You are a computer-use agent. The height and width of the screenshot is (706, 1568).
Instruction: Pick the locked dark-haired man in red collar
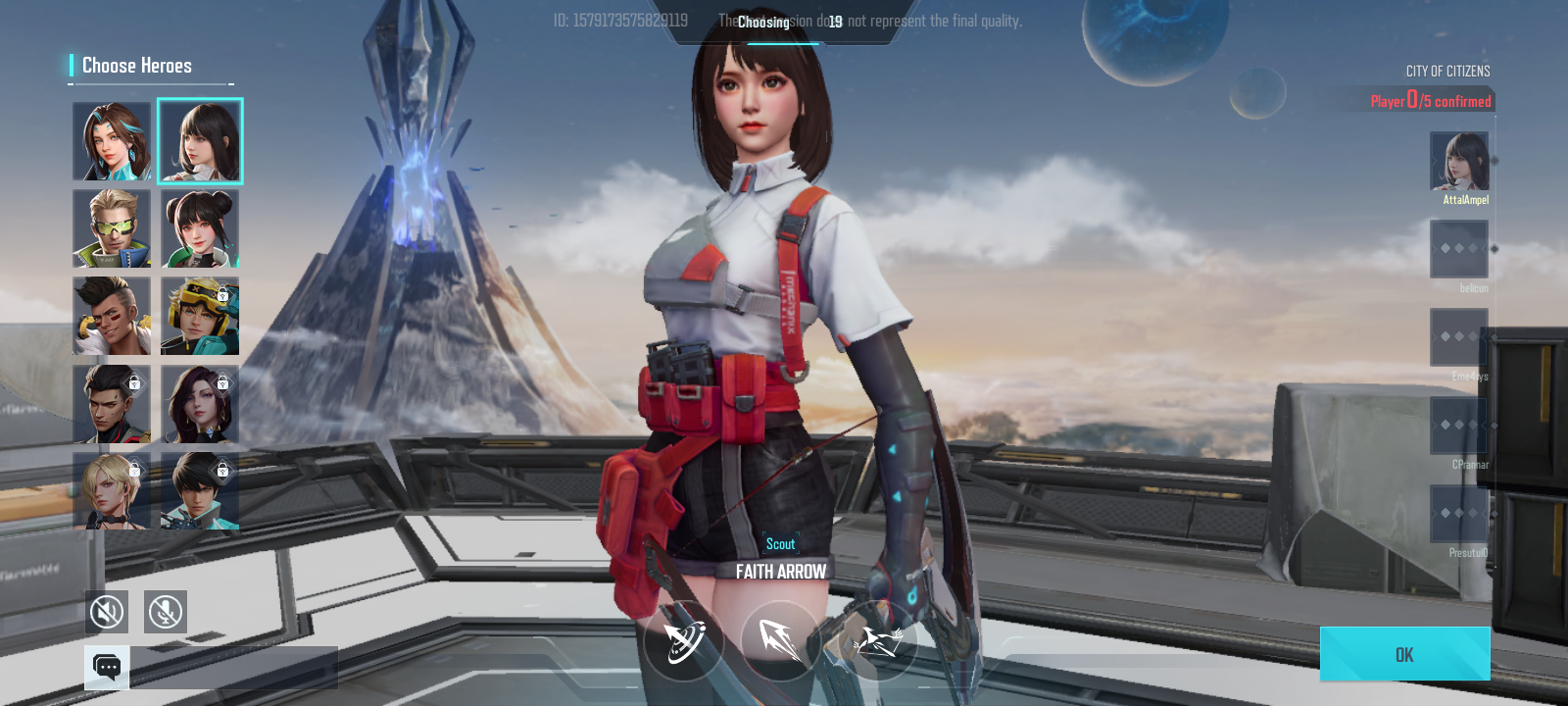pos(112,404)
